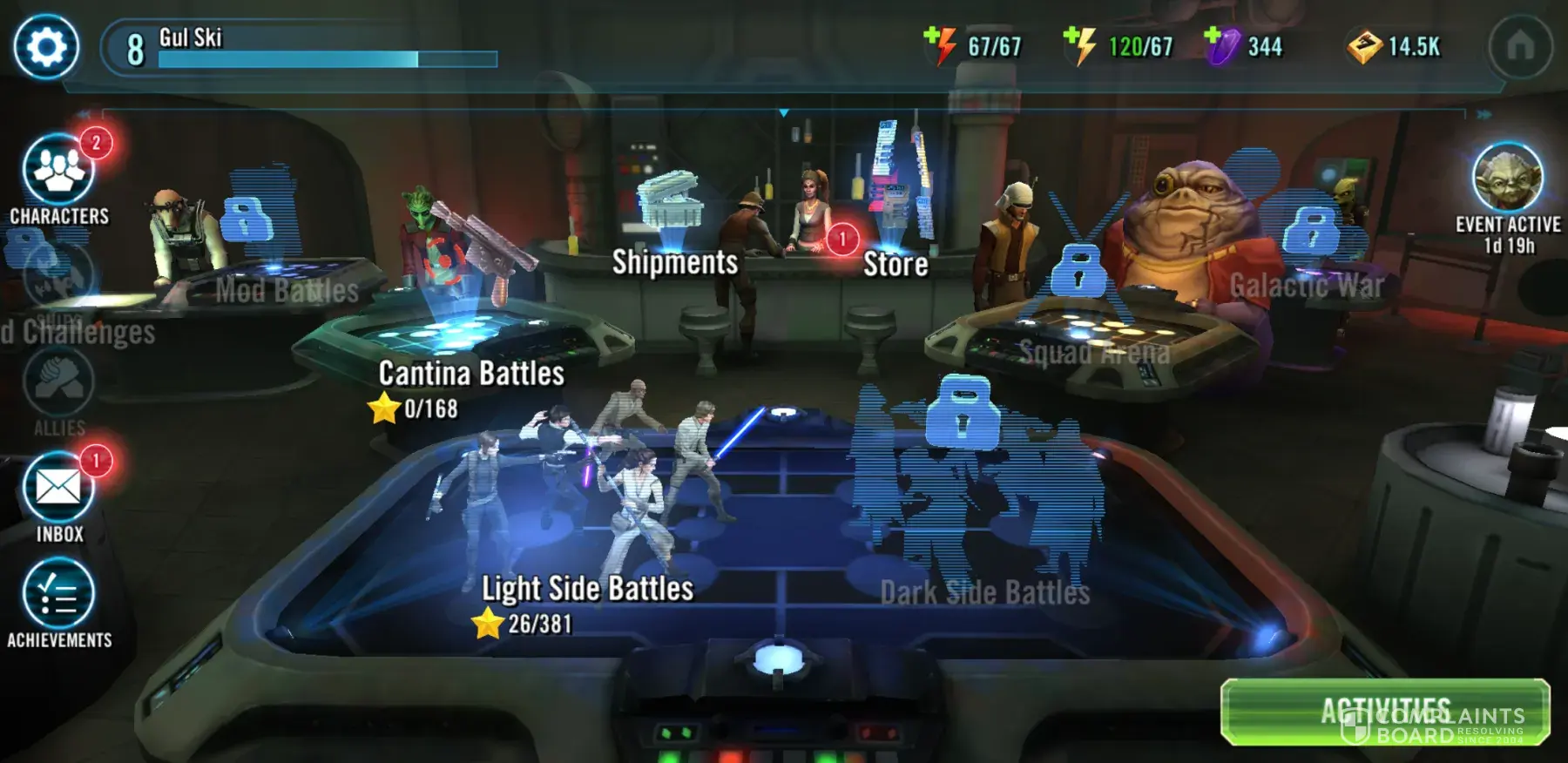The height and width of the screenshot is (763, 1568).
Task: Tap the home button
Action: [x=1520, y=46]
